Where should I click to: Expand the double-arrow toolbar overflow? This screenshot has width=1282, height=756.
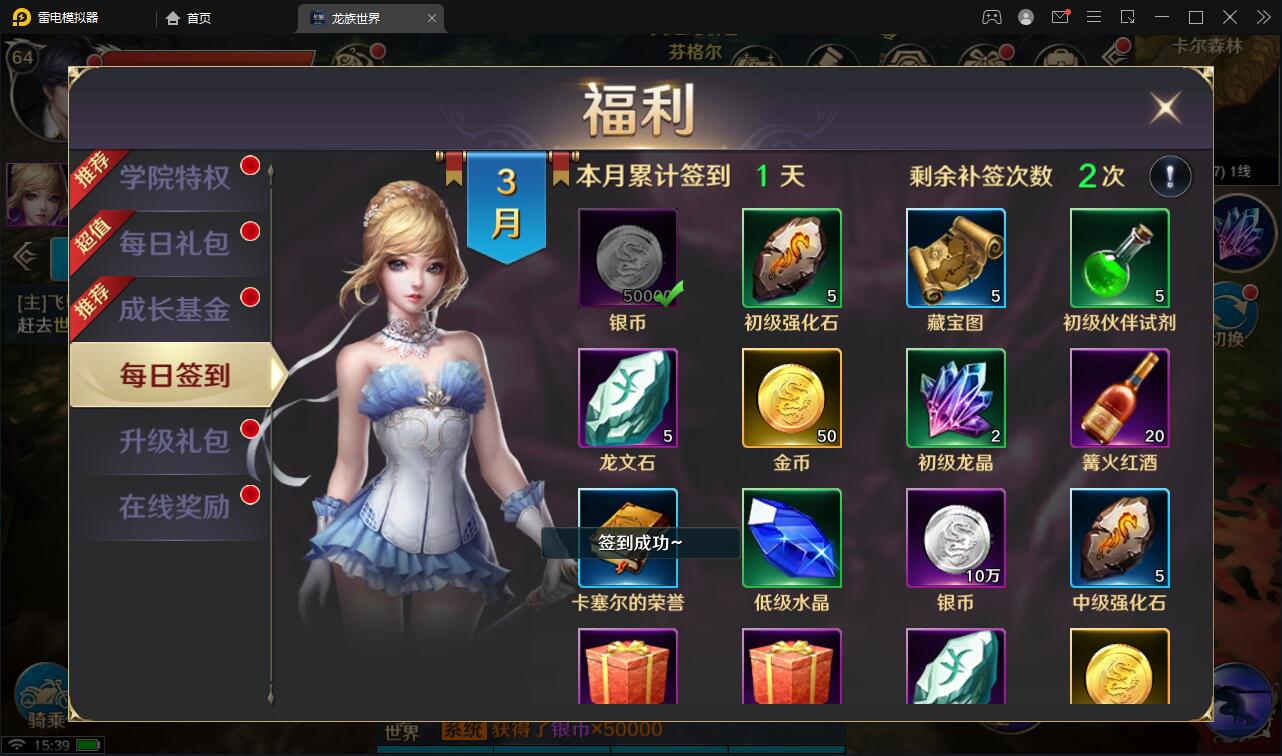1262,17
